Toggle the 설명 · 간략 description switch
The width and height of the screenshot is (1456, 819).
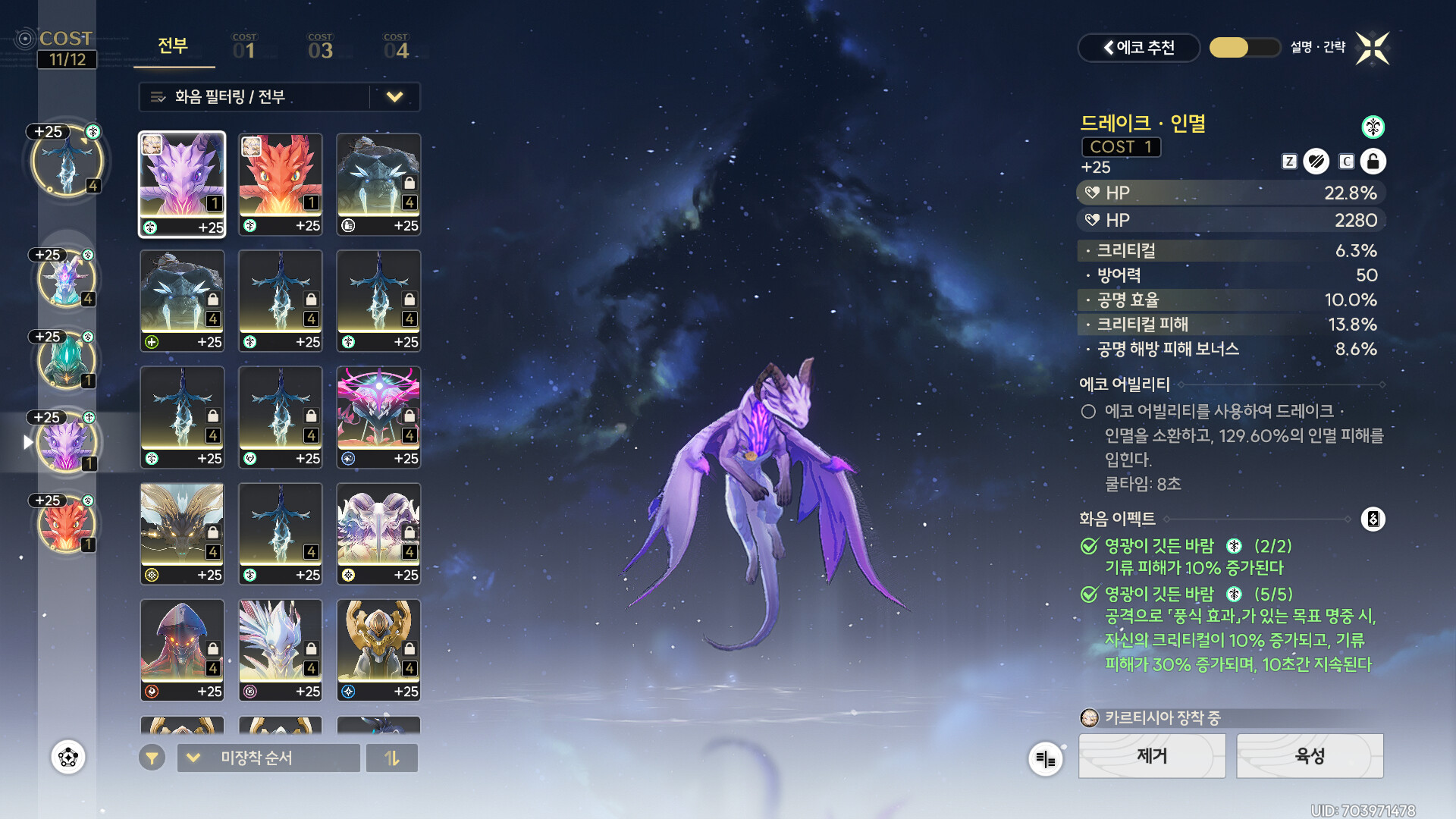(x=1244, y=48)
